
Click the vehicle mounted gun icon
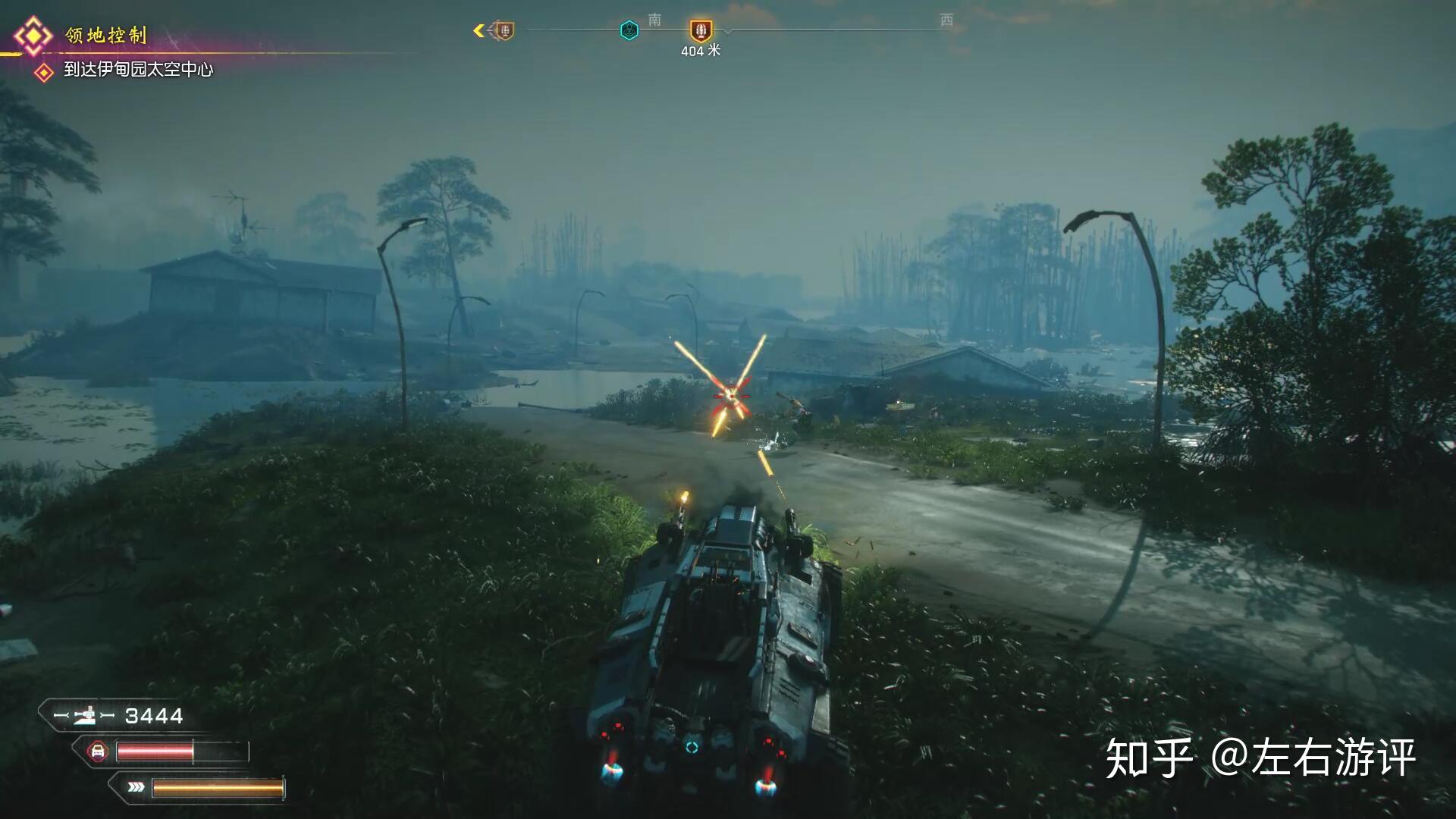(85, 715)
